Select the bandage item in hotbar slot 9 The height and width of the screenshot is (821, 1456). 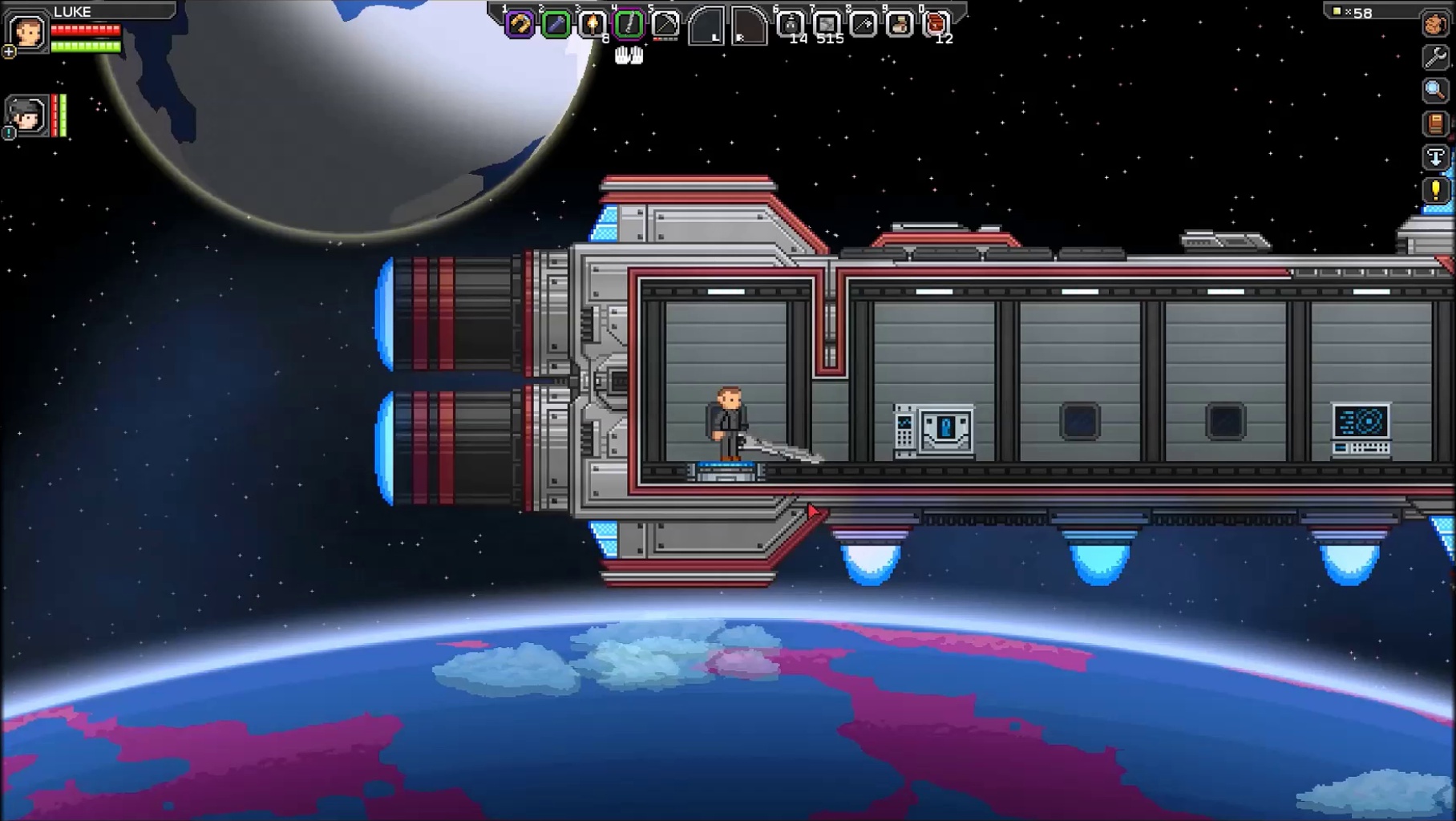pos(900,25)
